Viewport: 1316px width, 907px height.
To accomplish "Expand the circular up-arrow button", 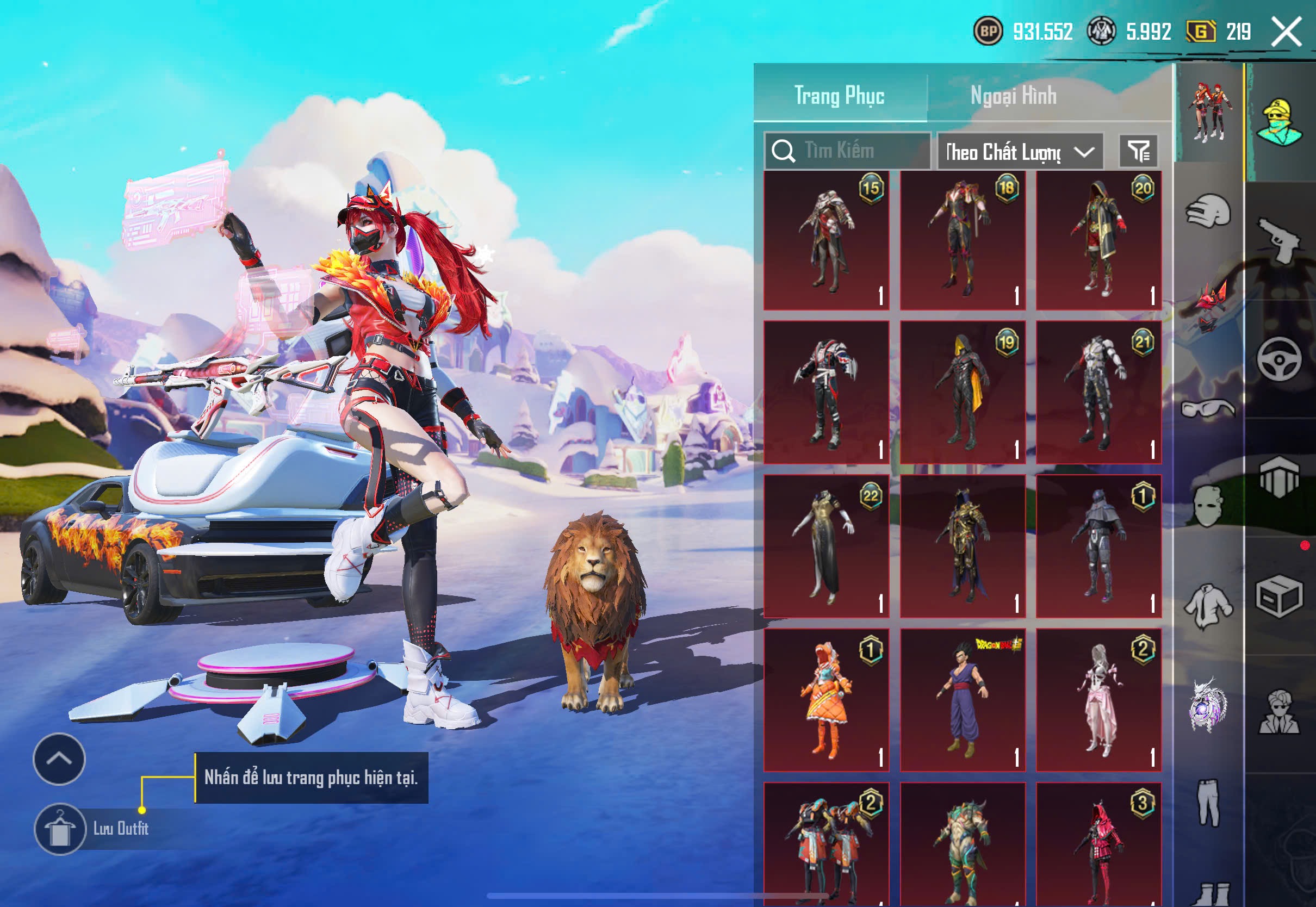I will [59, 759].
